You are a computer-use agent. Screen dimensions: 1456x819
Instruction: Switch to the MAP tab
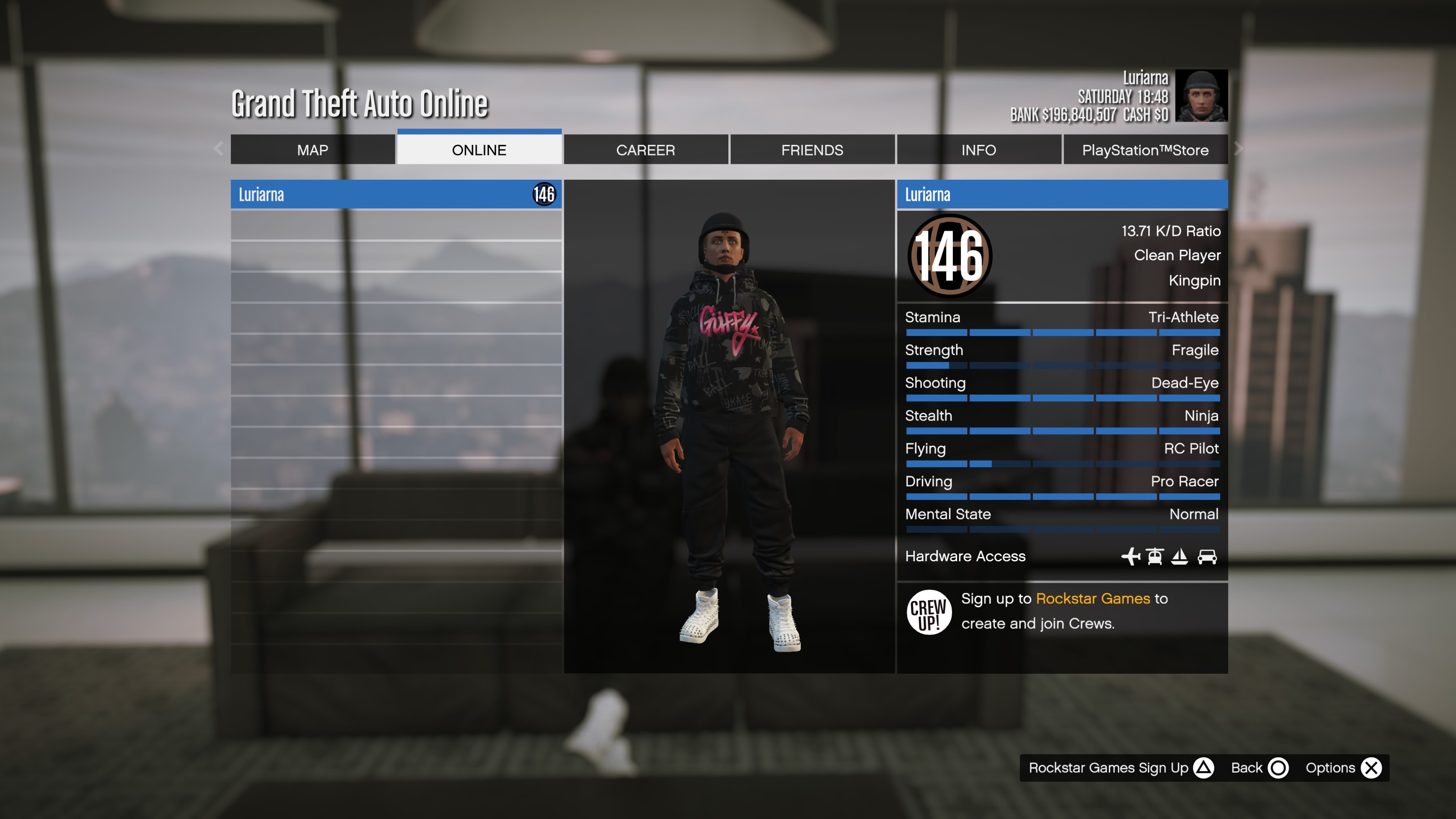click(x=312, y=150)
